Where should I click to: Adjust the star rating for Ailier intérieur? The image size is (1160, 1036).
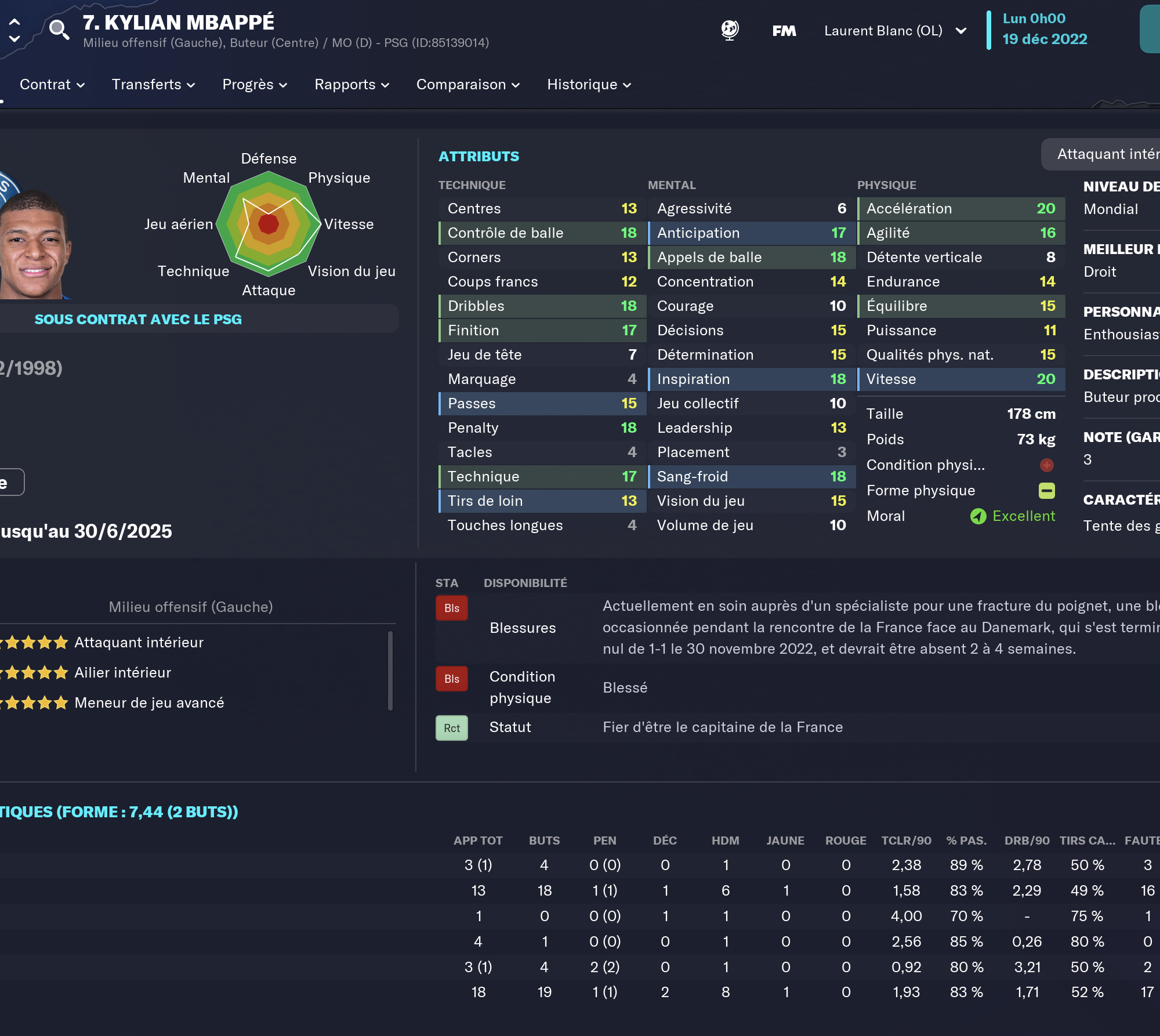pos(33,672)
